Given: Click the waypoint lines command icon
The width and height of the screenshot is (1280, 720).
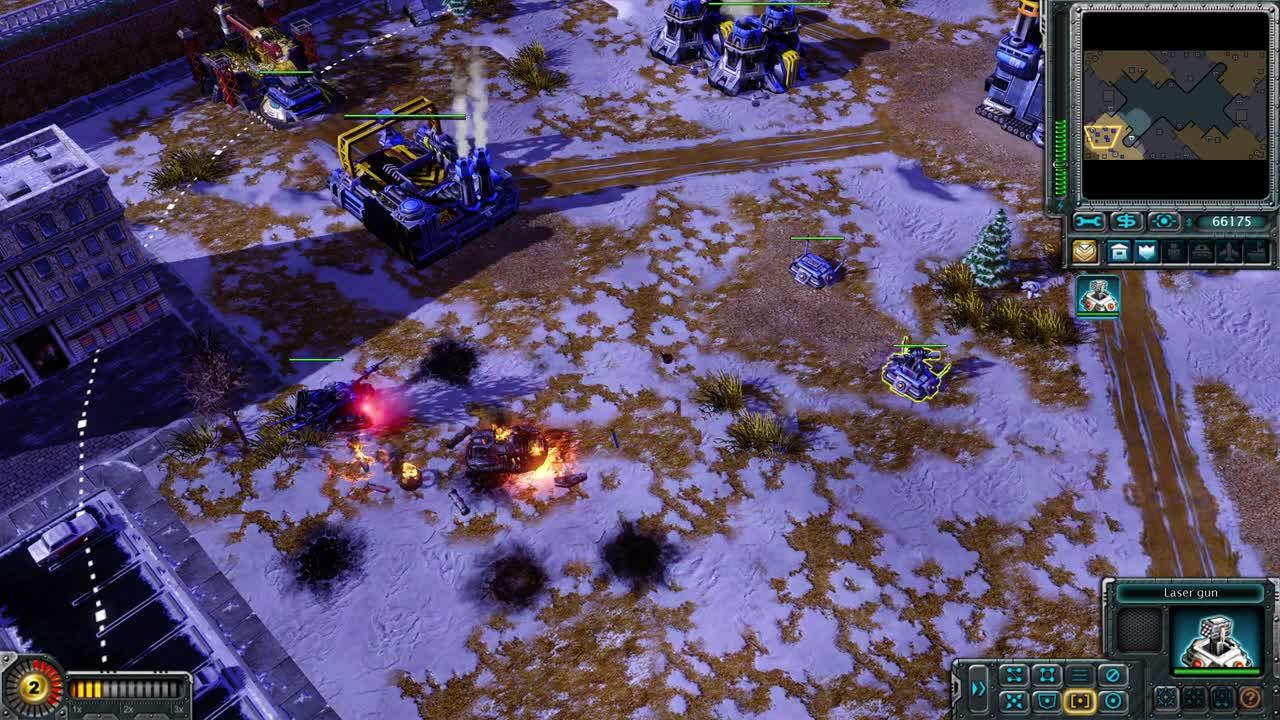Looking at the screenshot, I should (x=1014, y=672).
